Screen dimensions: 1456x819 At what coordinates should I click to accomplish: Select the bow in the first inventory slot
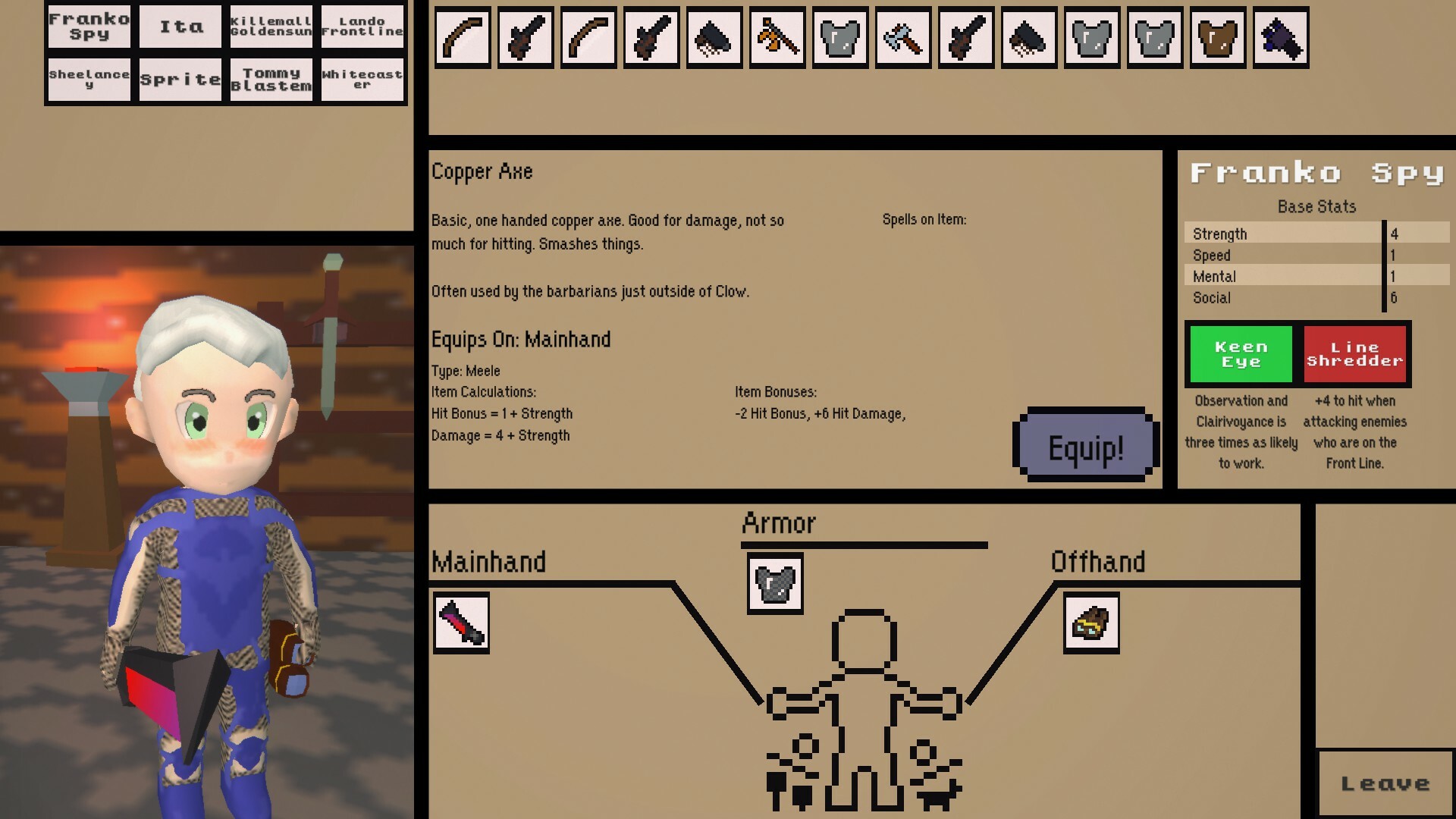[463, 39]
